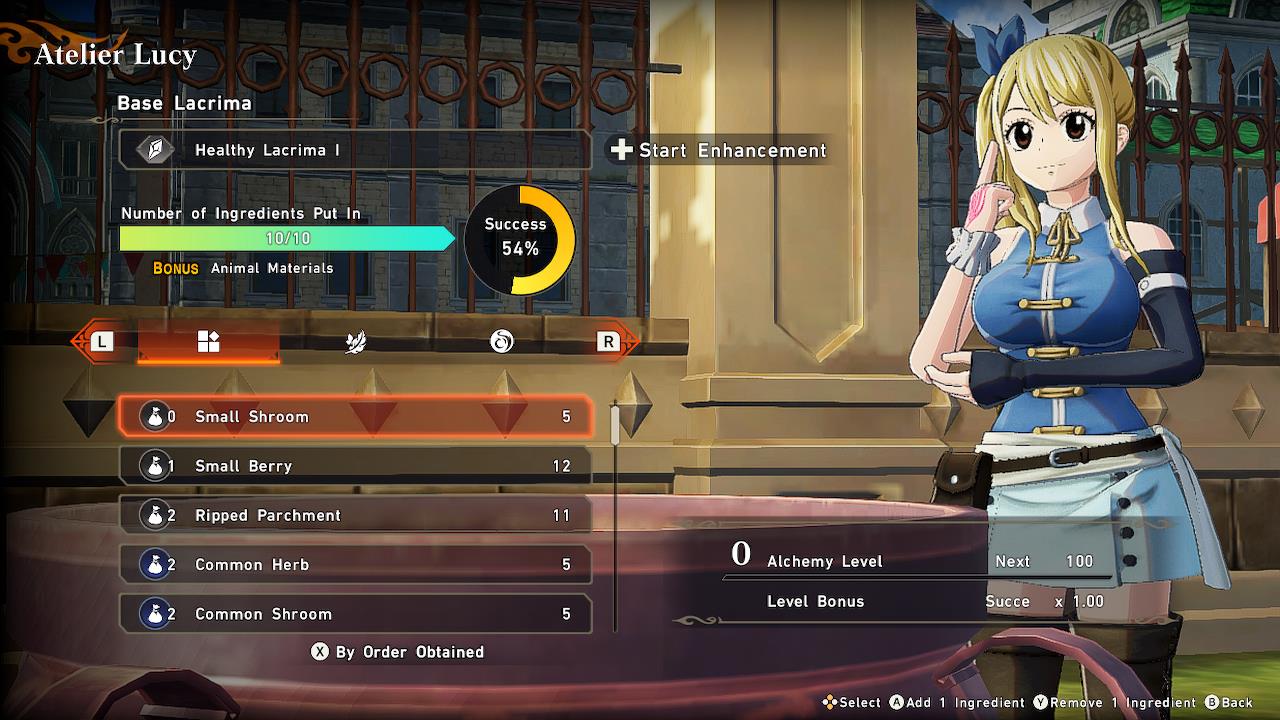Click the pouch icon beside Small Shroom
Screen dimensions: 1280x720
[156, 417]
